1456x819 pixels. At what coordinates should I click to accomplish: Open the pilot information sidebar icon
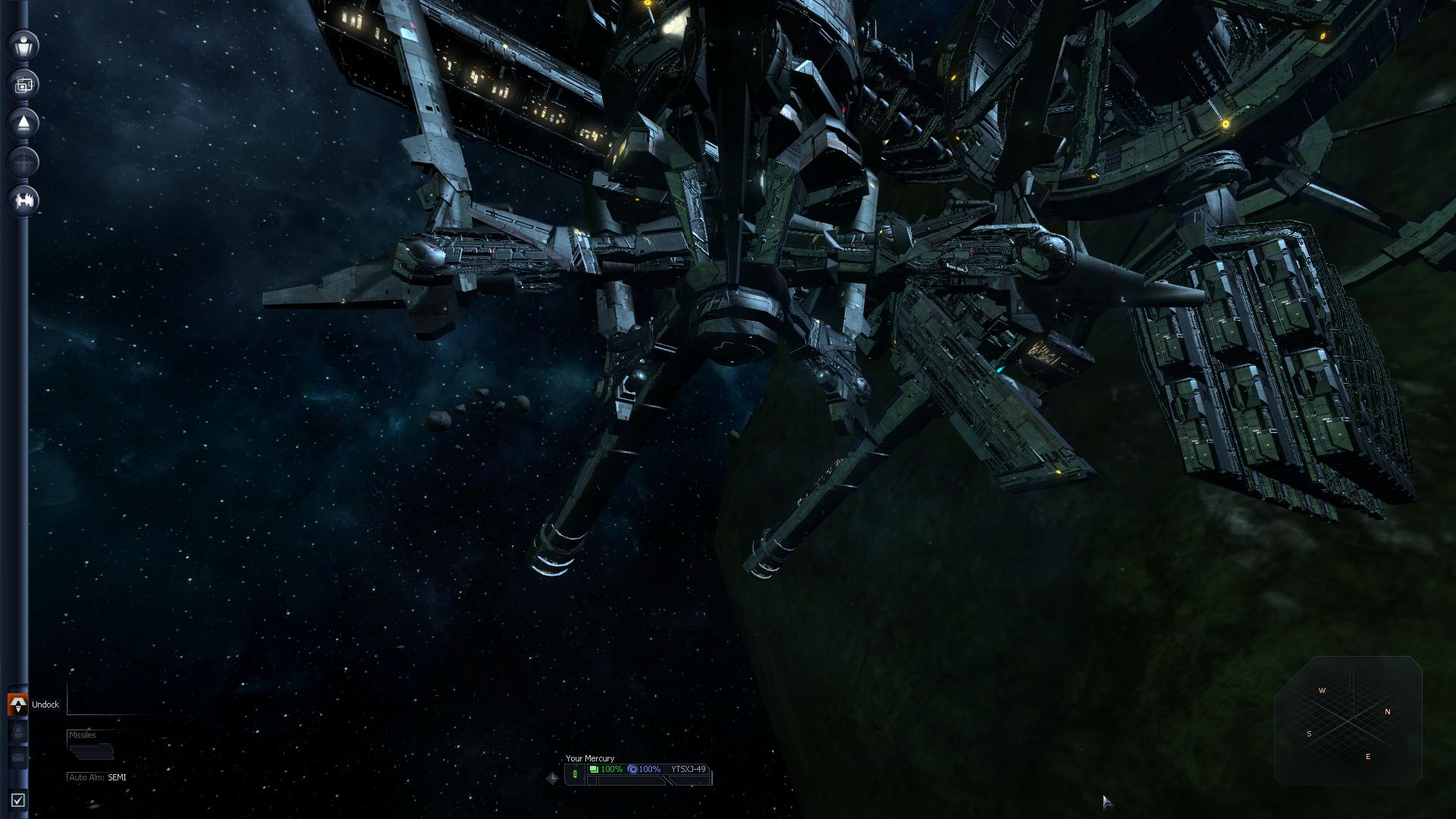[x=23, y=45]
